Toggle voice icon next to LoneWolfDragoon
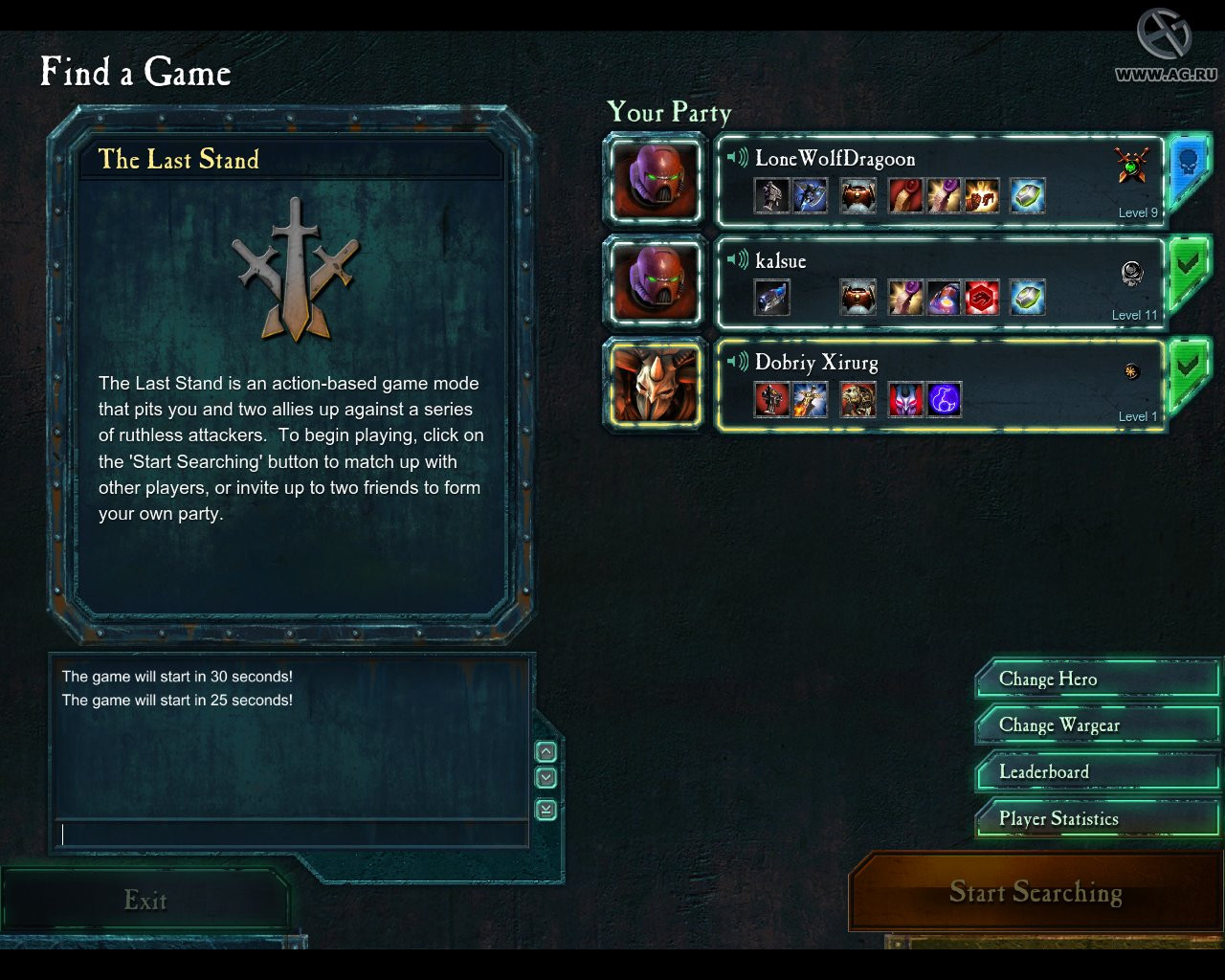Viewport: 1225px width, 980px height. click(x=737, y=158)
